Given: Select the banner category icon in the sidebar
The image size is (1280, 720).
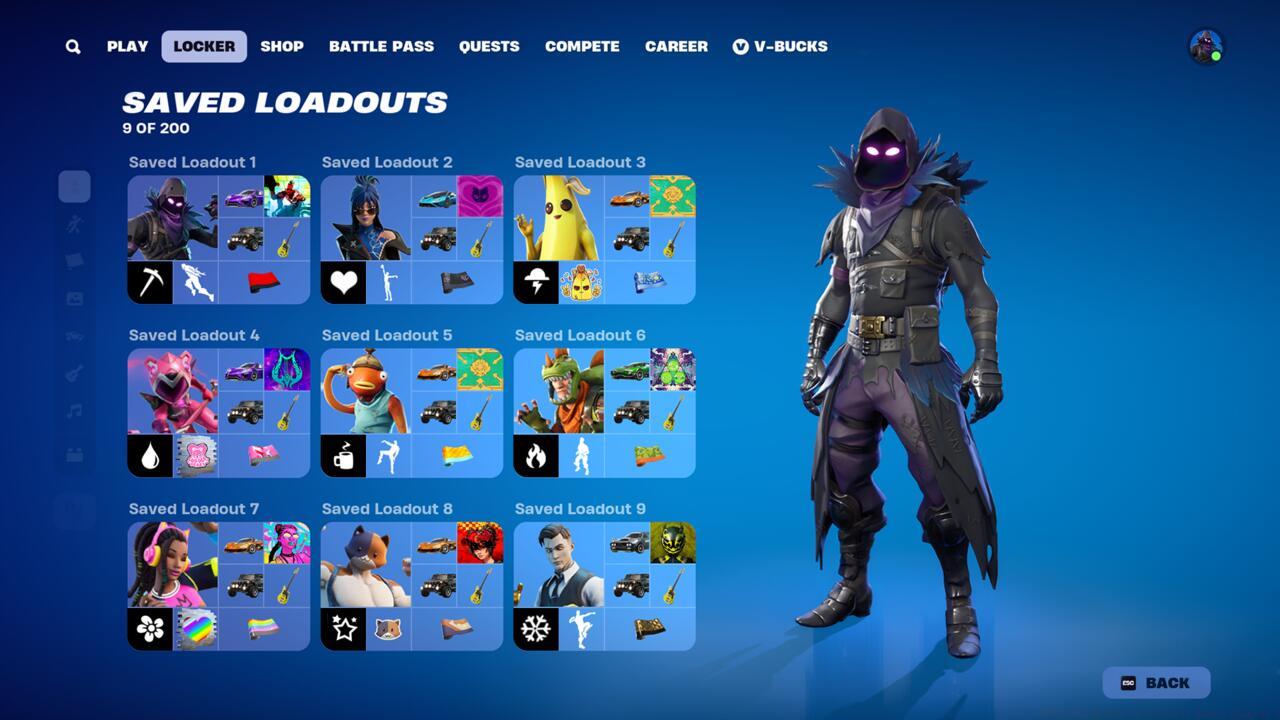Looking at the screenshot, I should point(74,260).
